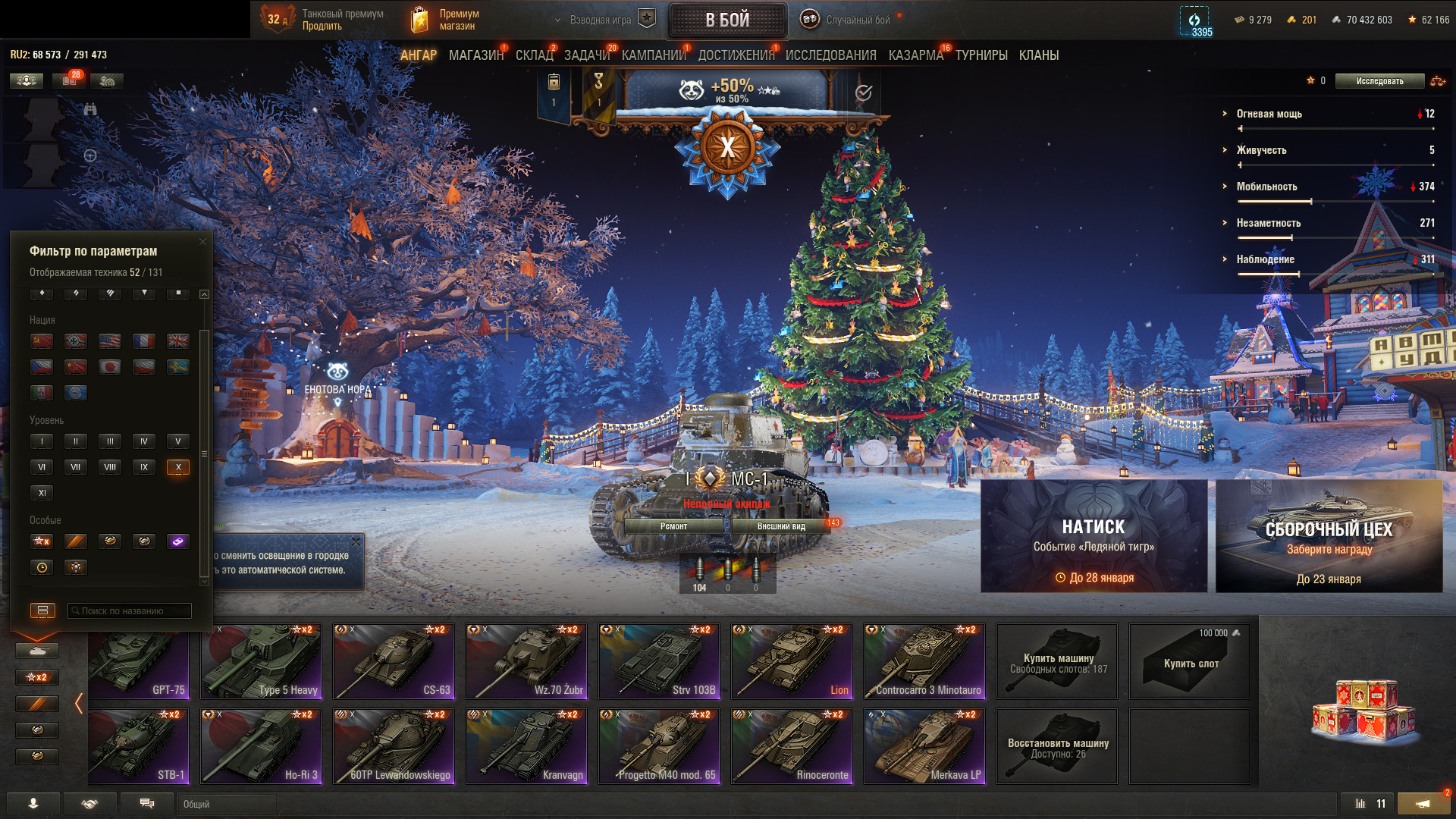Toggle the tier X filter button
The image size is (1456, 819).
pyautogui.click(x=178, y=467)
